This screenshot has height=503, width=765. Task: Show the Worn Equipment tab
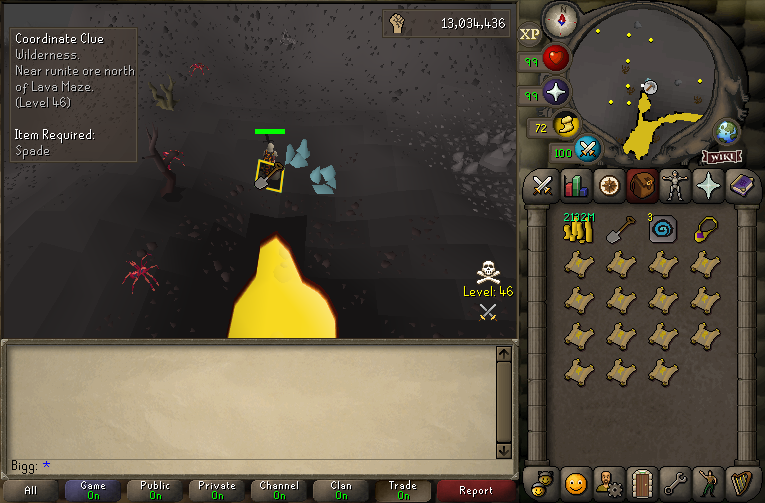coord(674,185)
